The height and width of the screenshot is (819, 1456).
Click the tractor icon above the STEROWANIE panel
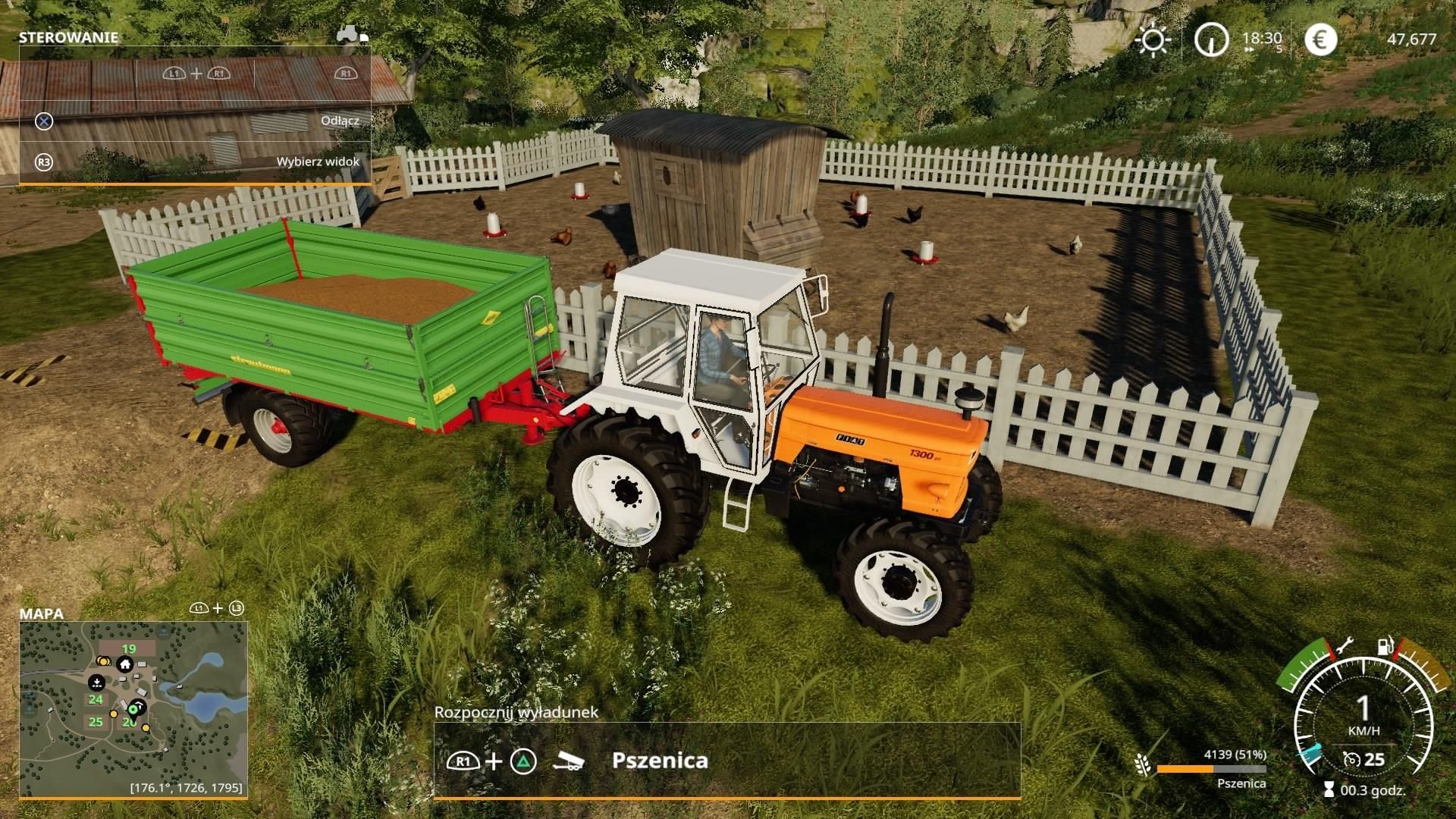point(348,33)
